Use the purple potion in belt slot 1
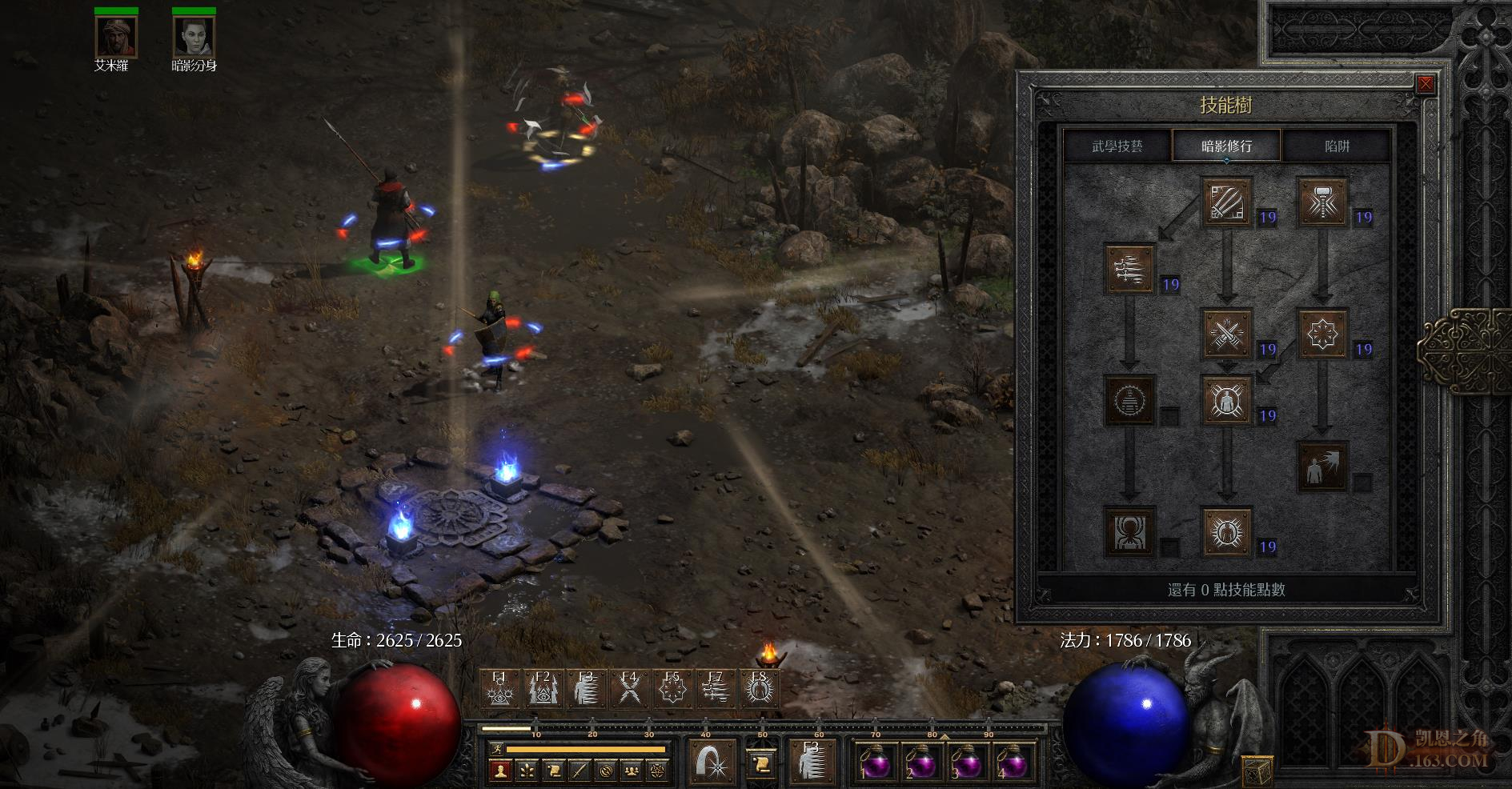Viewport: 1512px width, 789px height. tap(874, 763)
